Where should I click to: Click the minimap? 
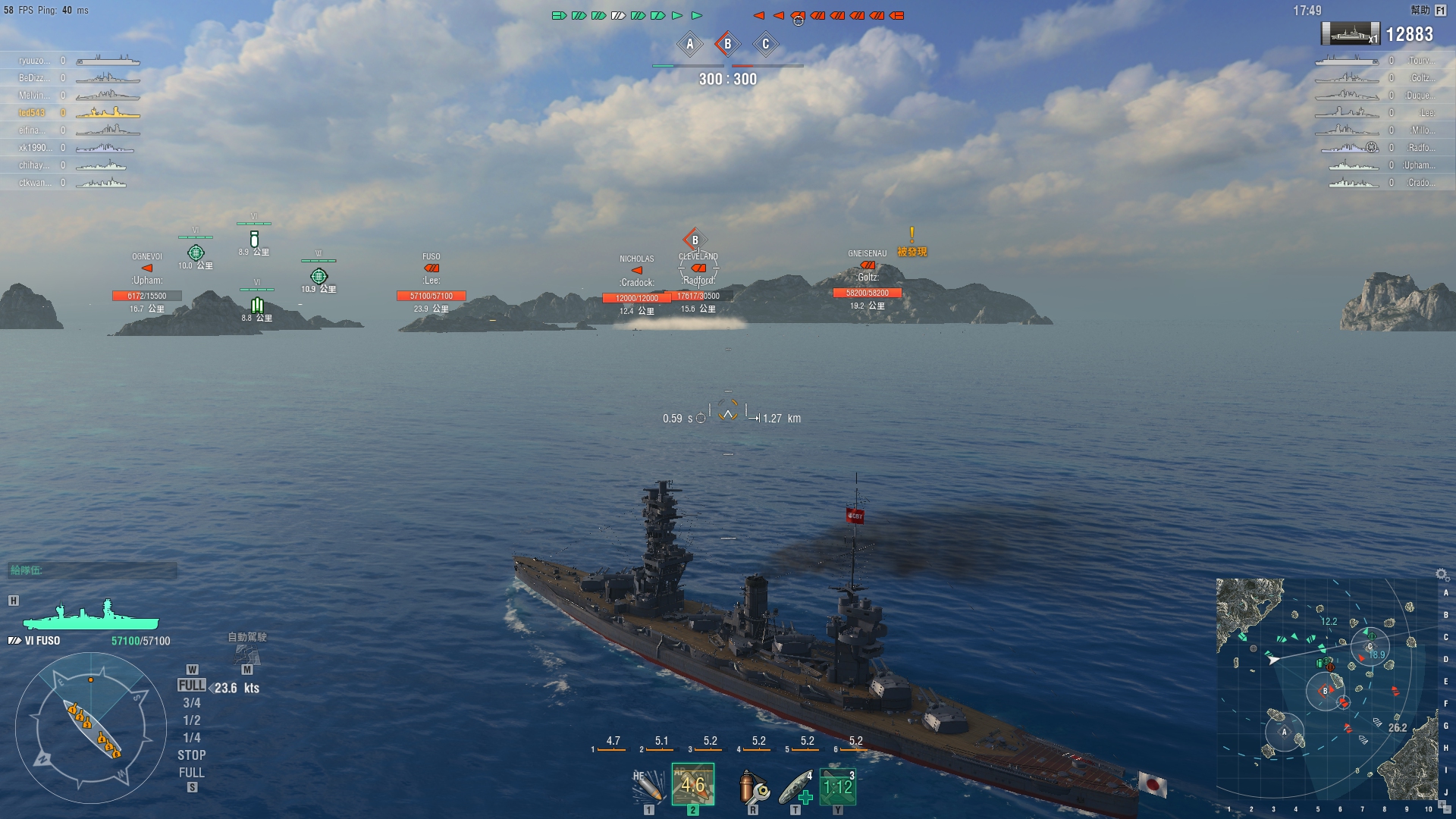pos(1327,690)
